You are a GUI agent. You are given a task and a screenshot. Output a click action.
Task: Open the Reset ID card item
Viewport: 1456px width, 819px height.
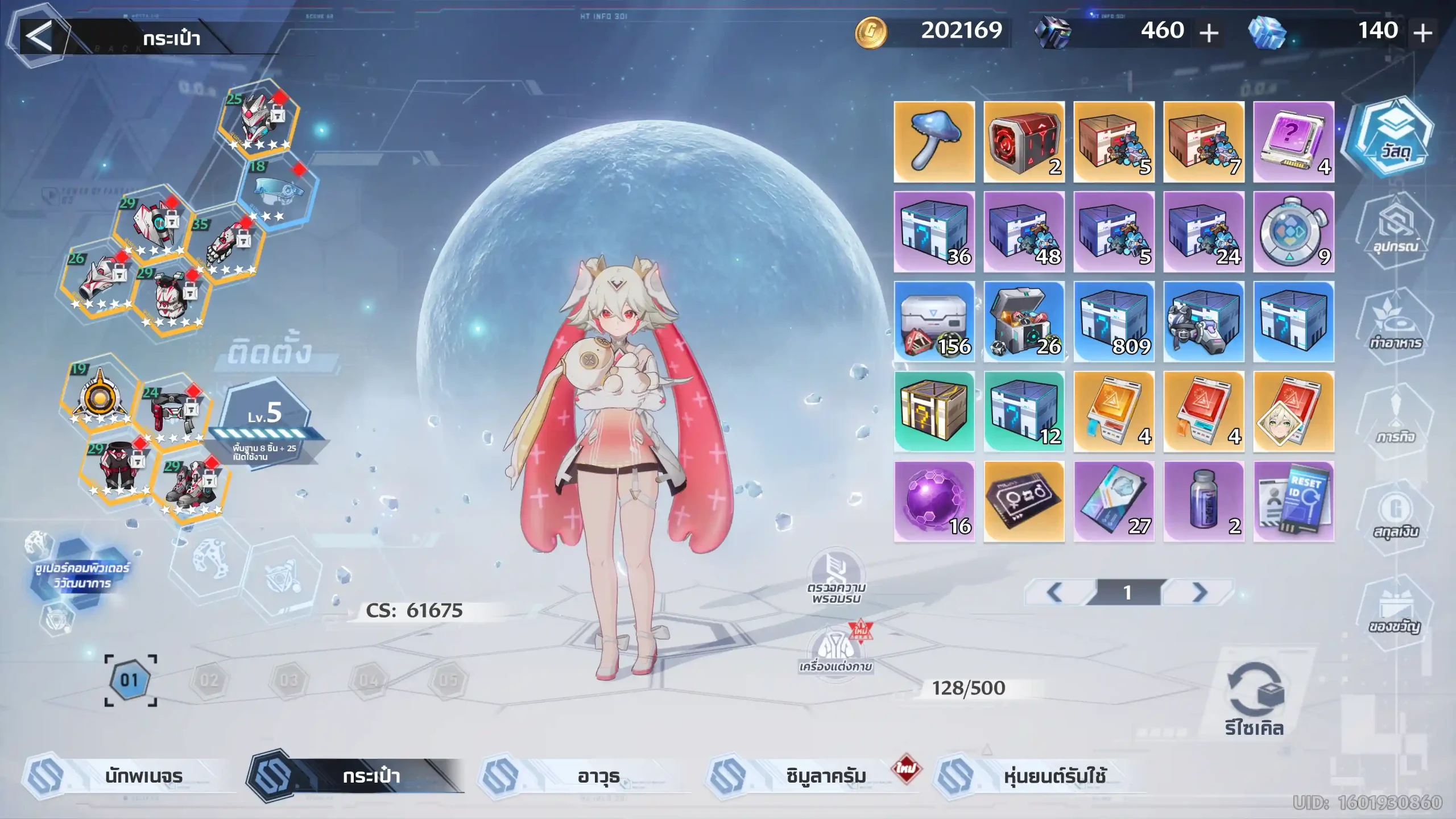click(1293, 502)
